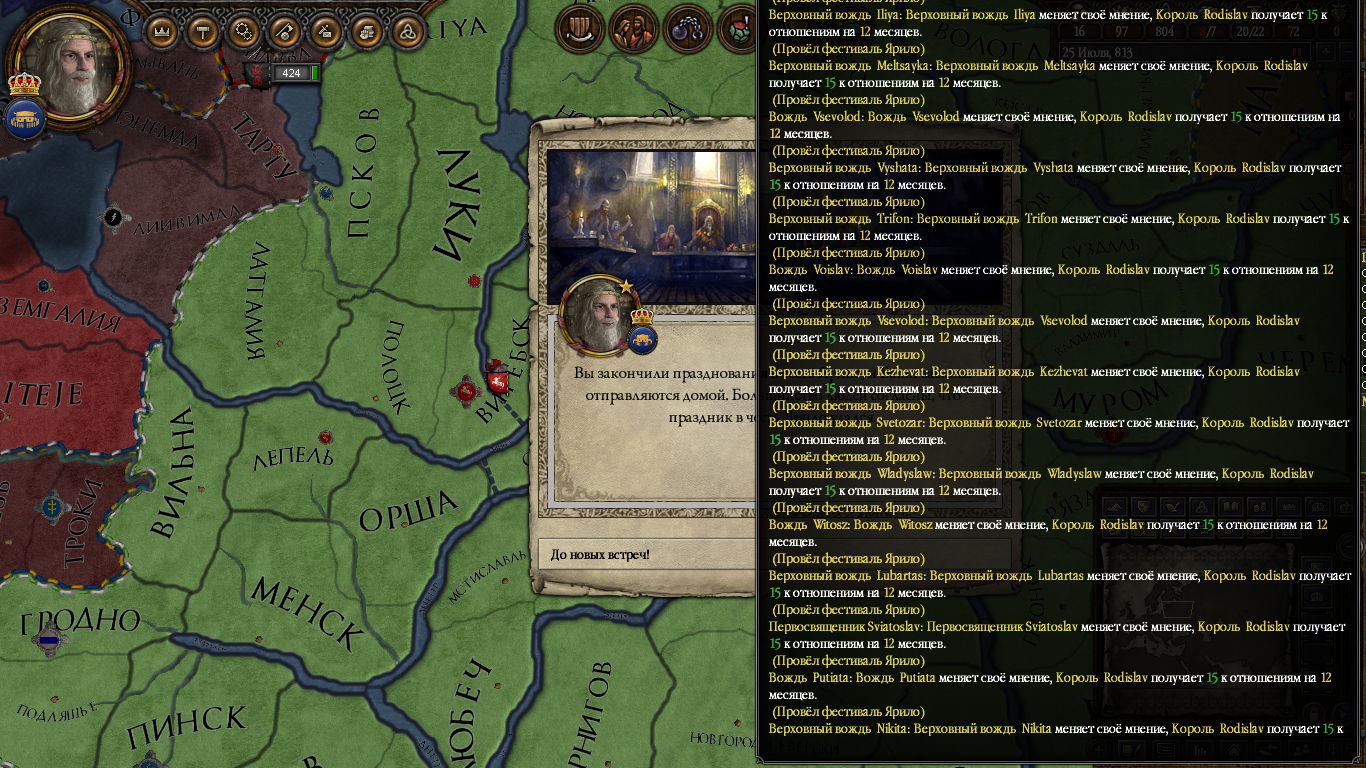Open the sword and letter menu tab
The height and width of the screenshot is (768, 1366).
point(326,31)
